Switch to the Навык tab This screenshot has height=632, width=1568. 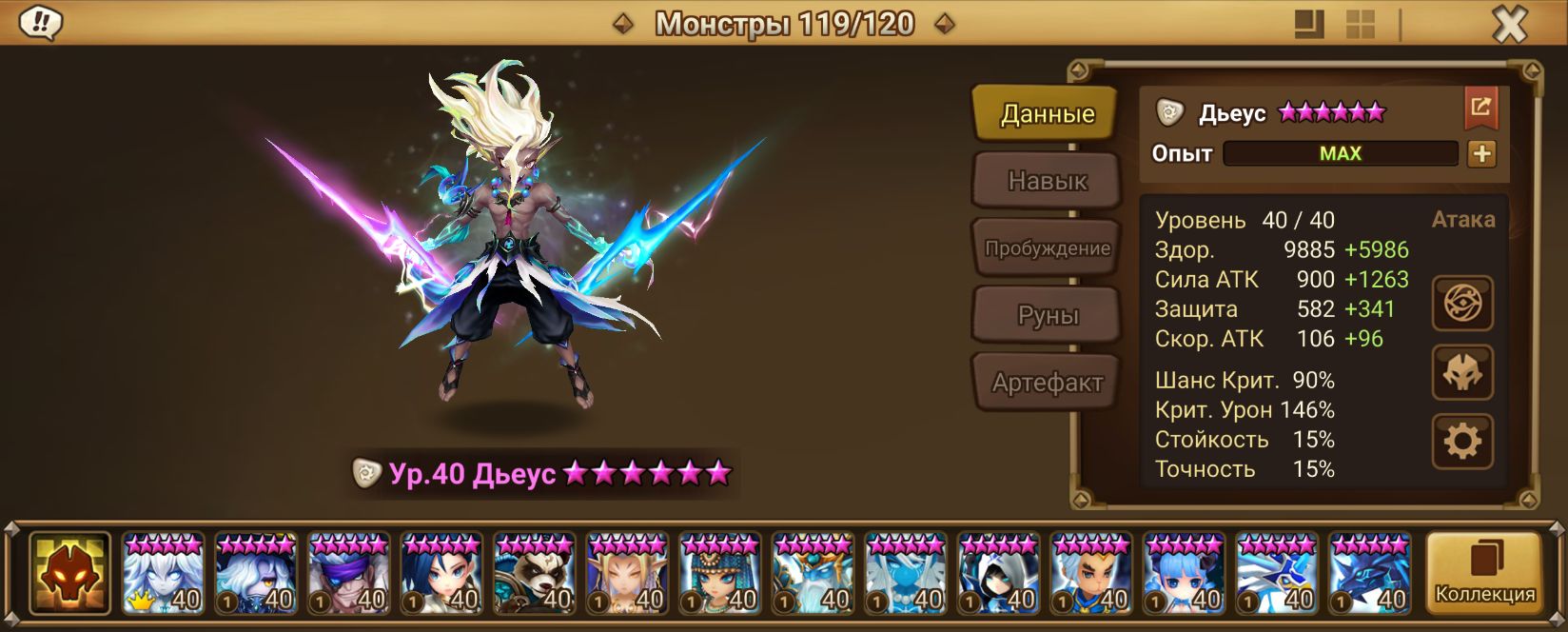coord(1047,181)
